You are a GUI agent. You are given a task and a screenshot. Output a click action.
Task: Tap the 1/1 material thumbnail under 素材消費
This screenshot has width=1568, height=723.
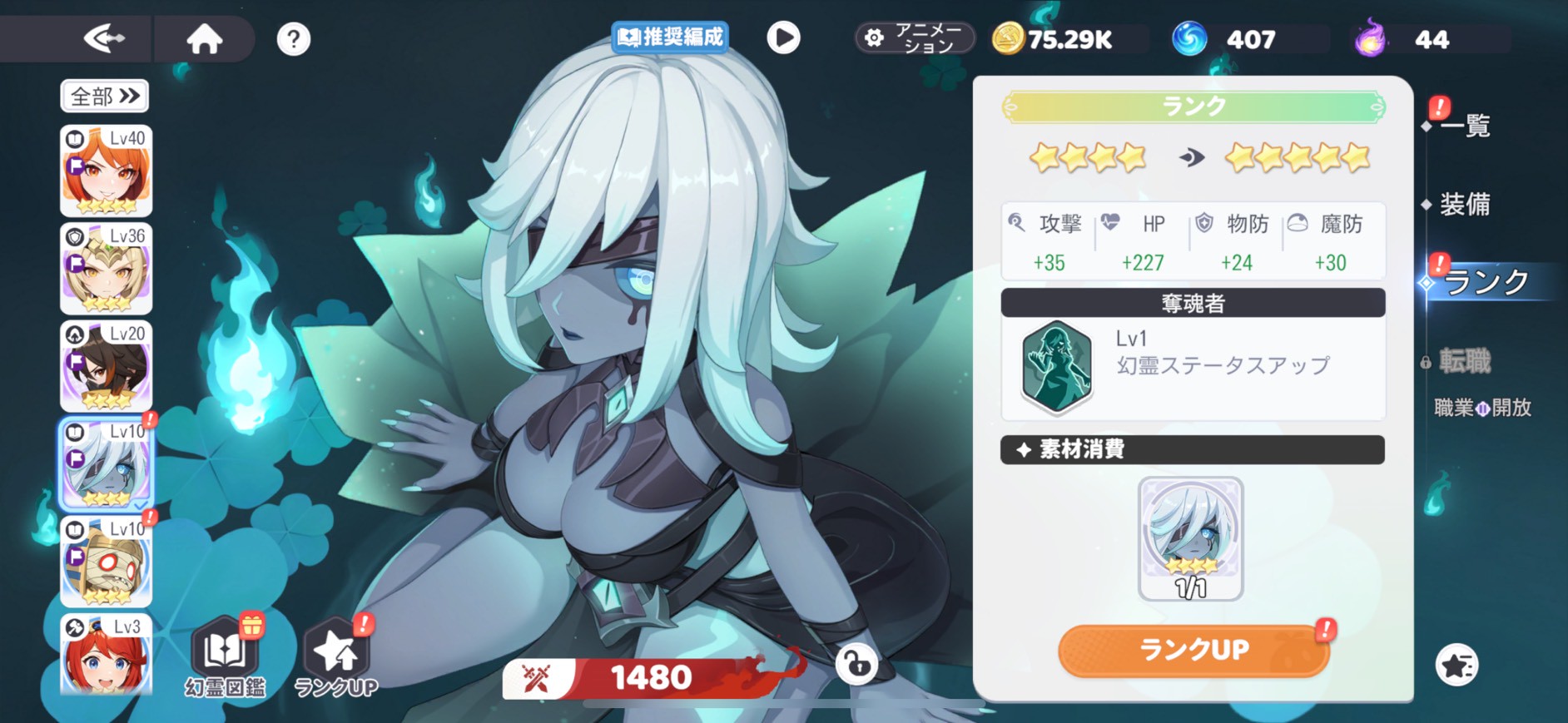point(1192,537)
